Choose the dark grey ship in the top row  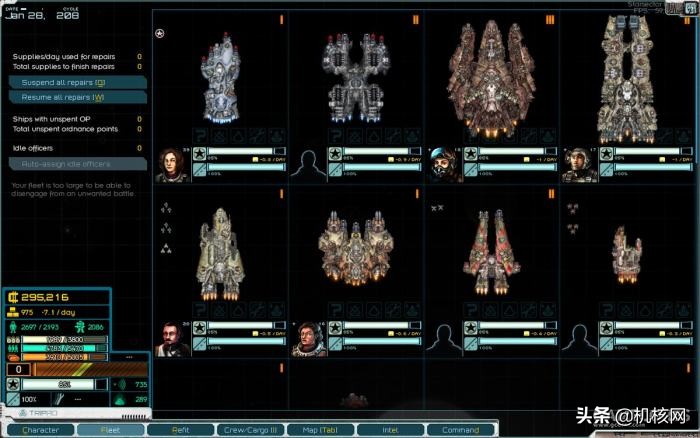pos(356,77)
